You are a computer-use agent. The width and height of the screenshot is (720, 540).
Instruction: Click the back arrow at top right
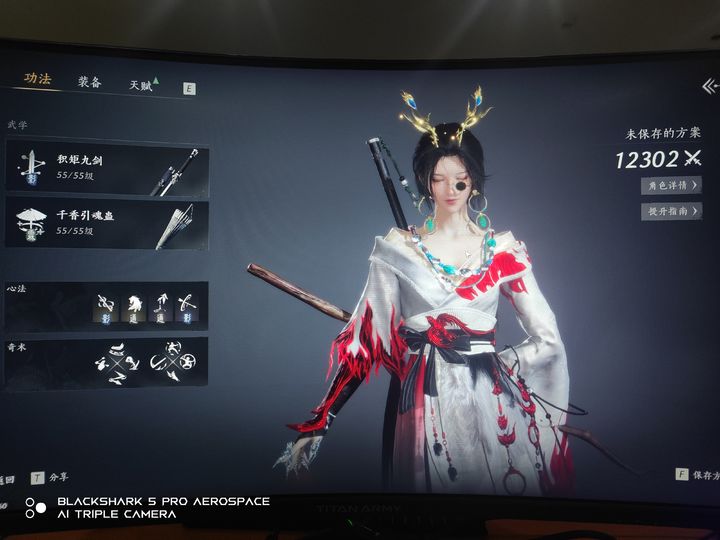708,88
